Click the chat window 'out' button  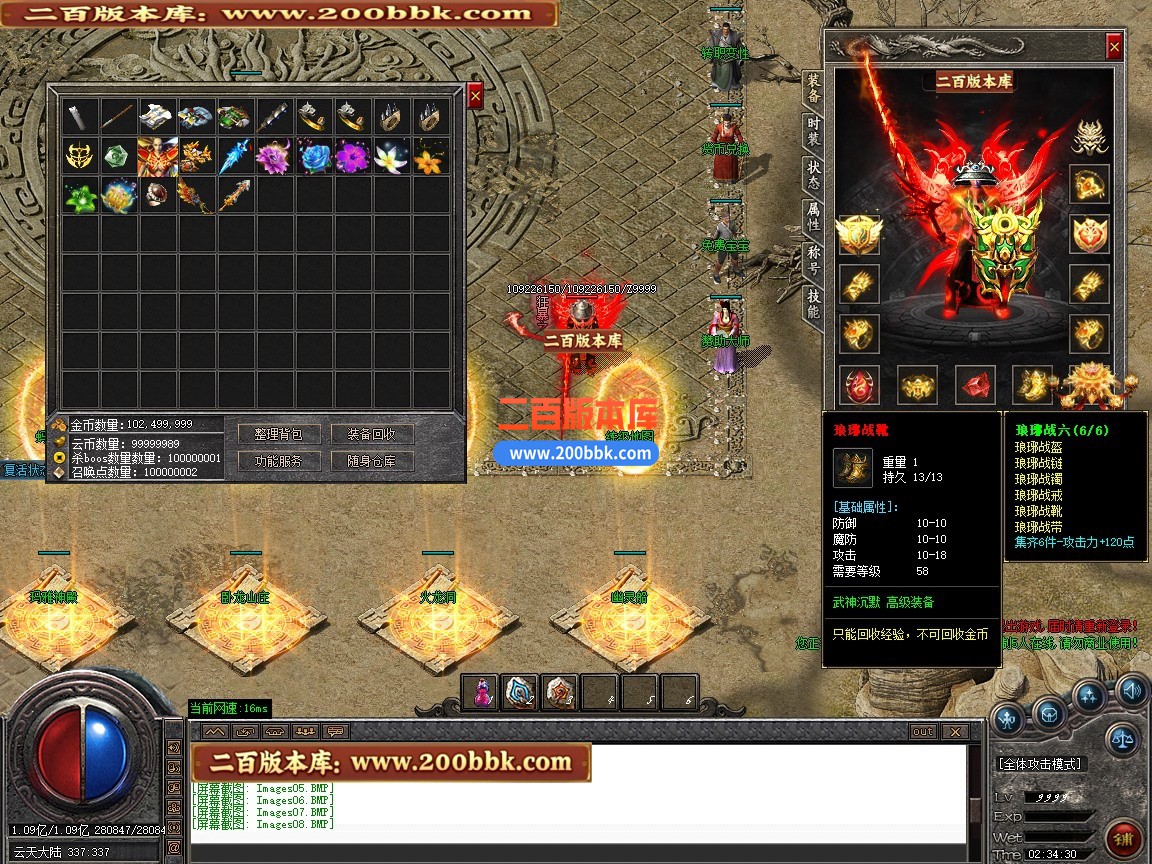tap(922, 732)
